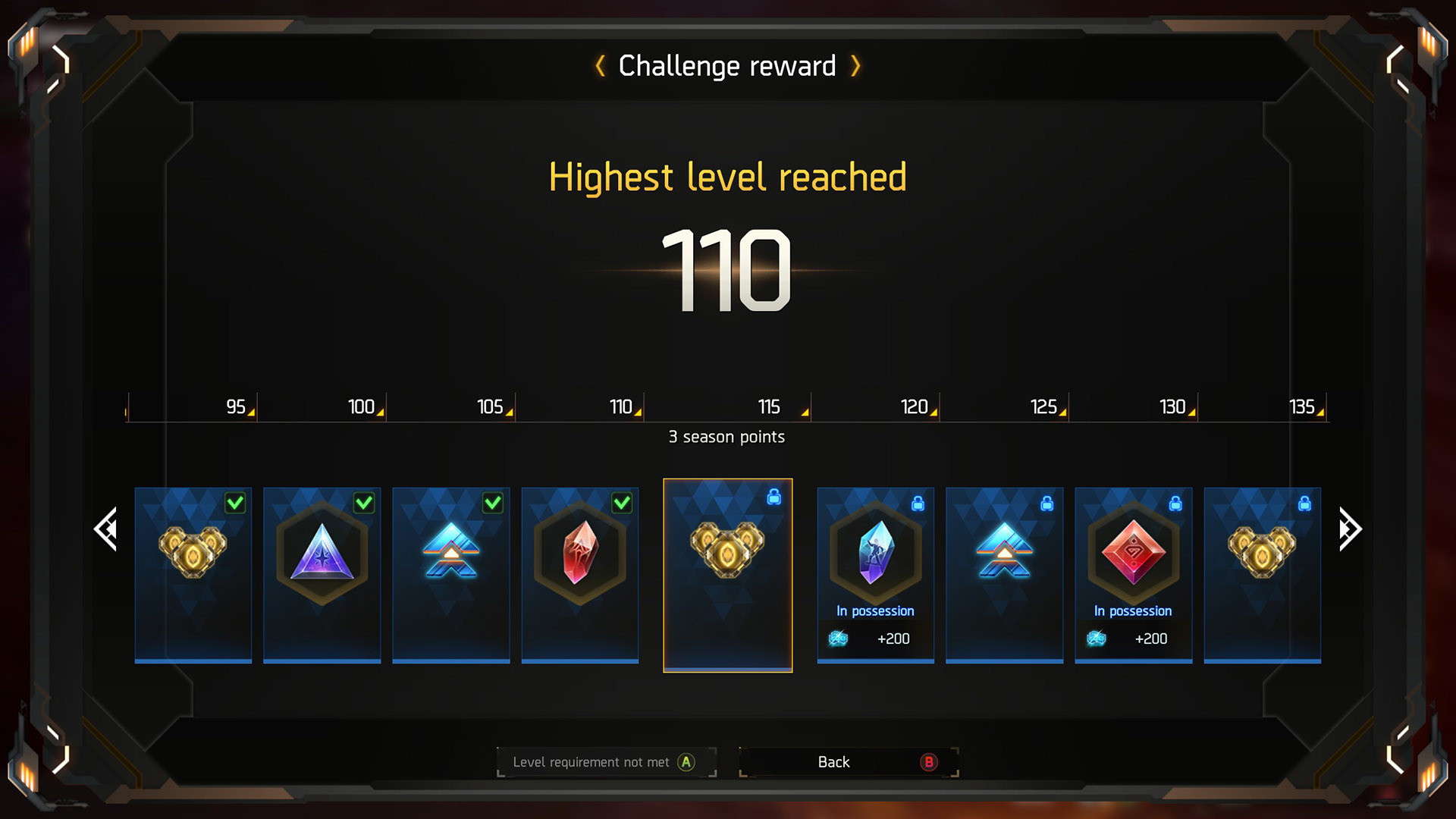Image resolution: width=1456 pixels, height=819 pixels.
Task: Expand previous rewards with the left double chevron
Action: click(106, 529)
